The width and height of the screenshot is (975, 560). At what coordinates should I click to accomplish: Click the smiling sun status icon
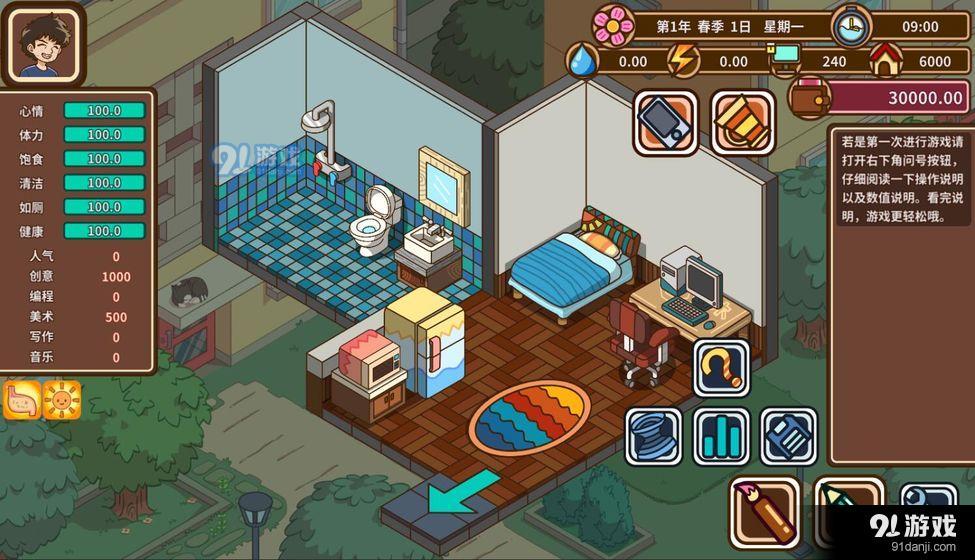point(62,400)
